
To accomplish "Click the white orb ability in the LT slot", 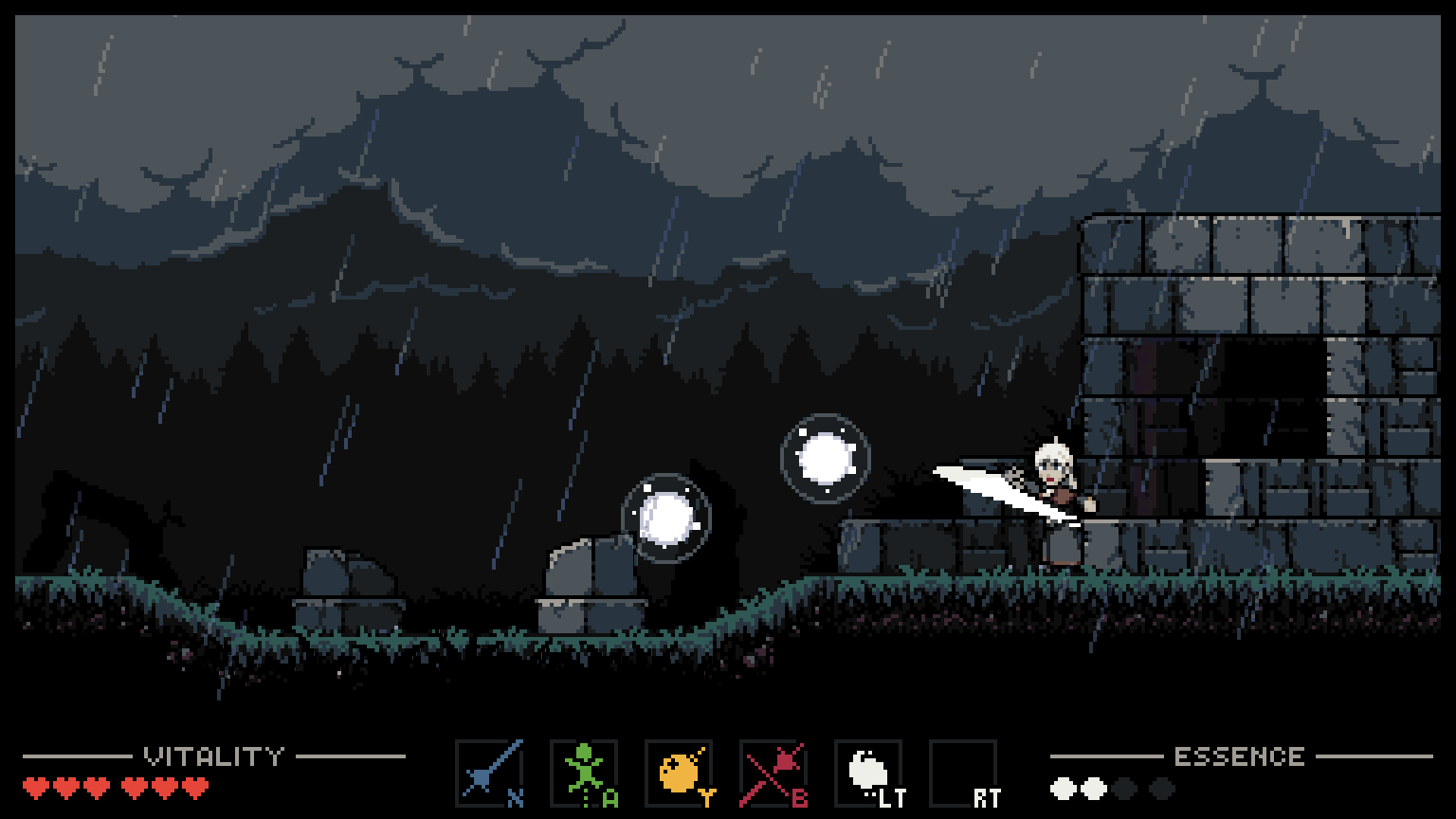I will click(x=868, y=770).
